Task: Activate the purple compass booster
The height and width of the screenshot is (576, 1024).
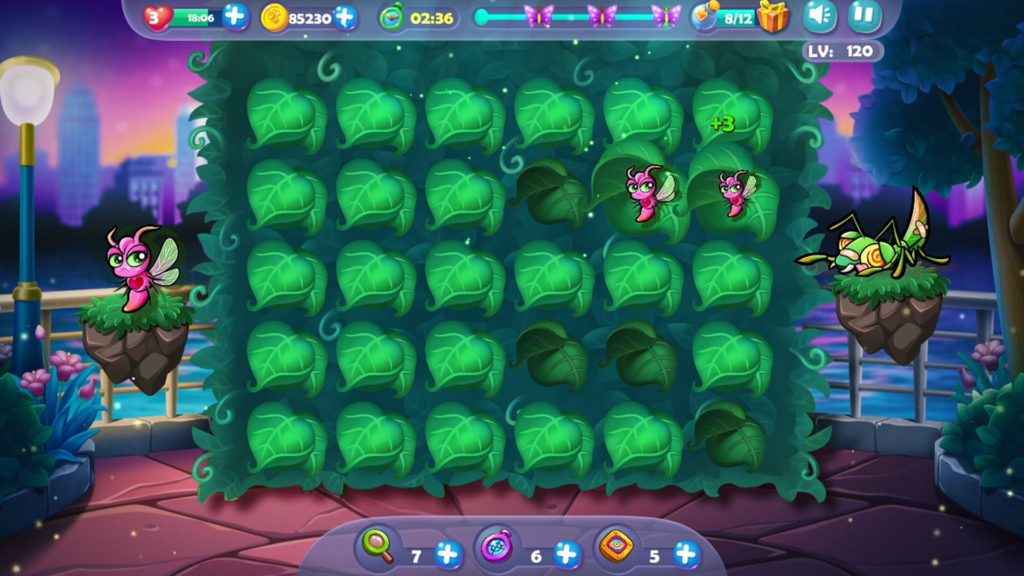Action: (497, 547)
